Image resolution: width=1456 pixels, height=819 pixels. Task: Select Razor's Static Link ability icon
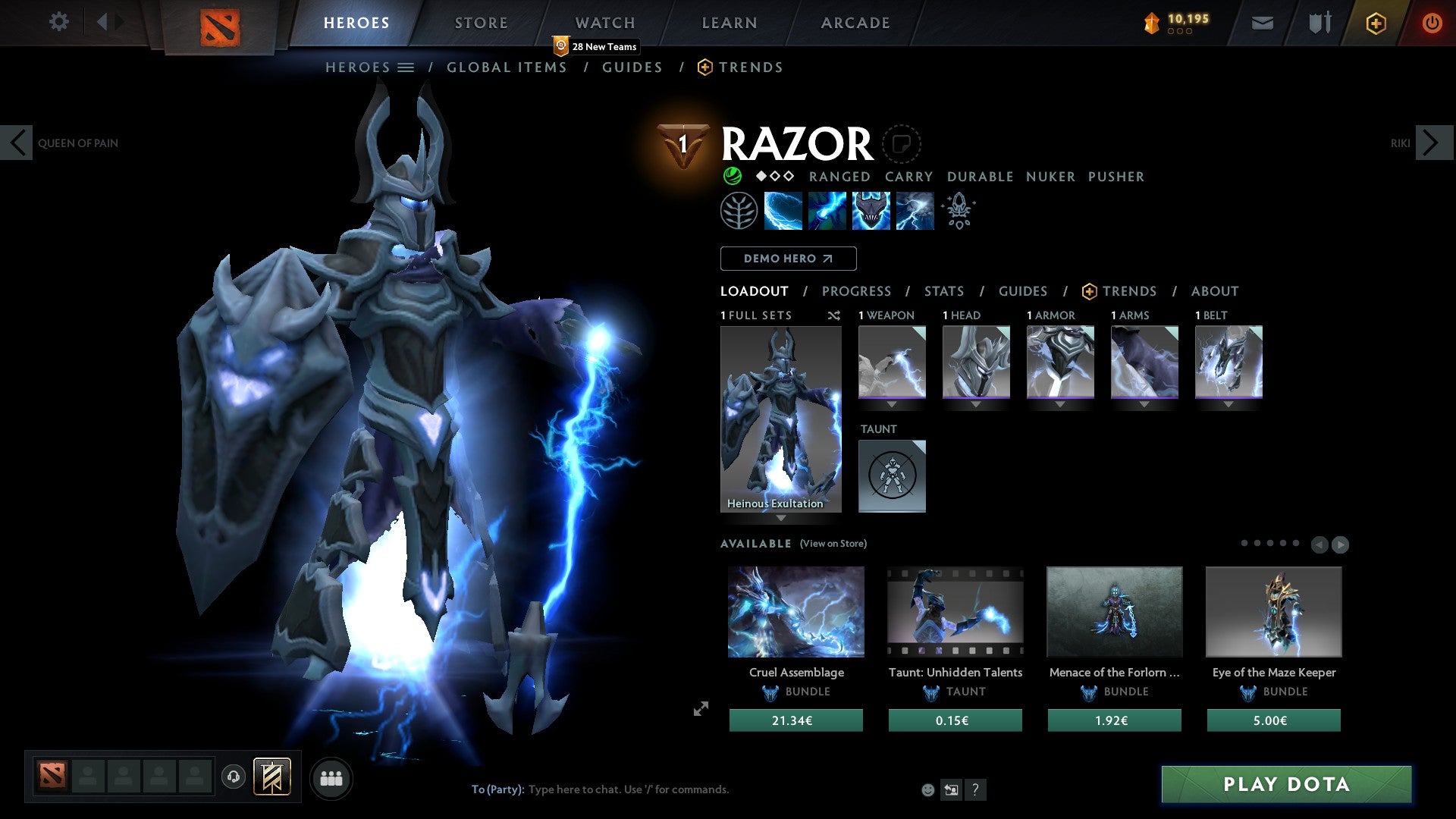[827, 210]
